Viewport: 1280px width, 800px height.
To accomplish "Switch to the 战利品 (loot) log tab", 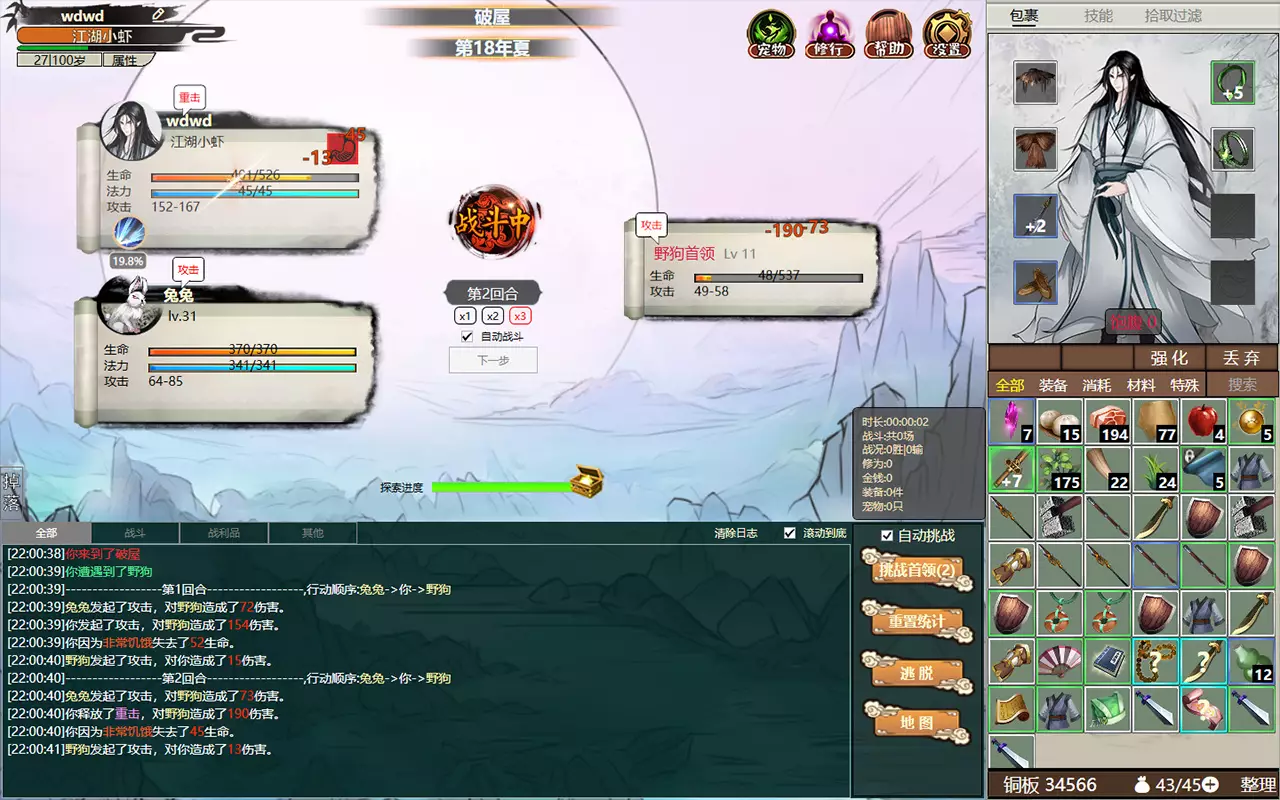I will pos(222,532).
